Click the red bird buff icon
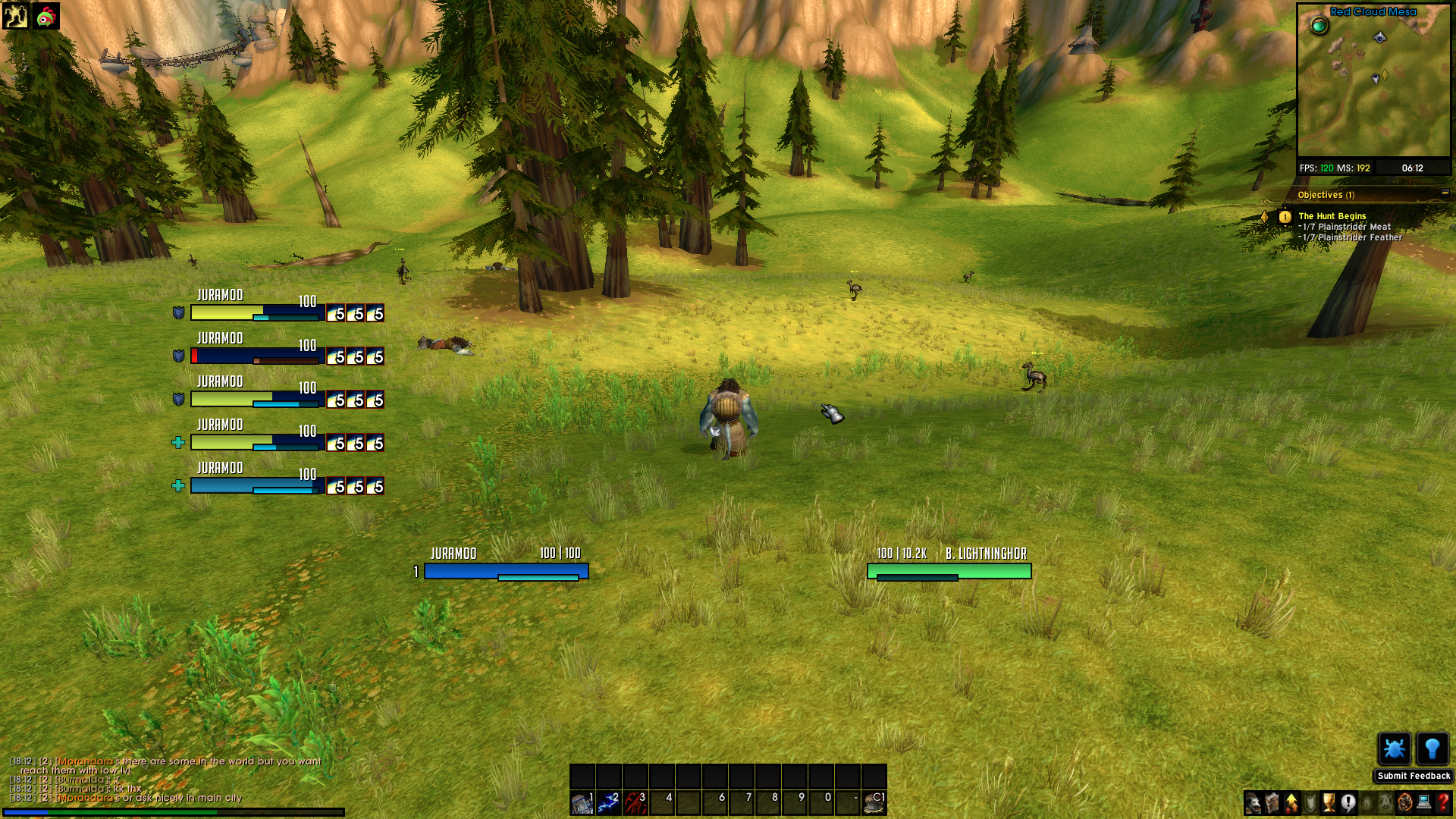Image resolution: width=1456 pixels, height=819 pixels. (x=46, y=16)
